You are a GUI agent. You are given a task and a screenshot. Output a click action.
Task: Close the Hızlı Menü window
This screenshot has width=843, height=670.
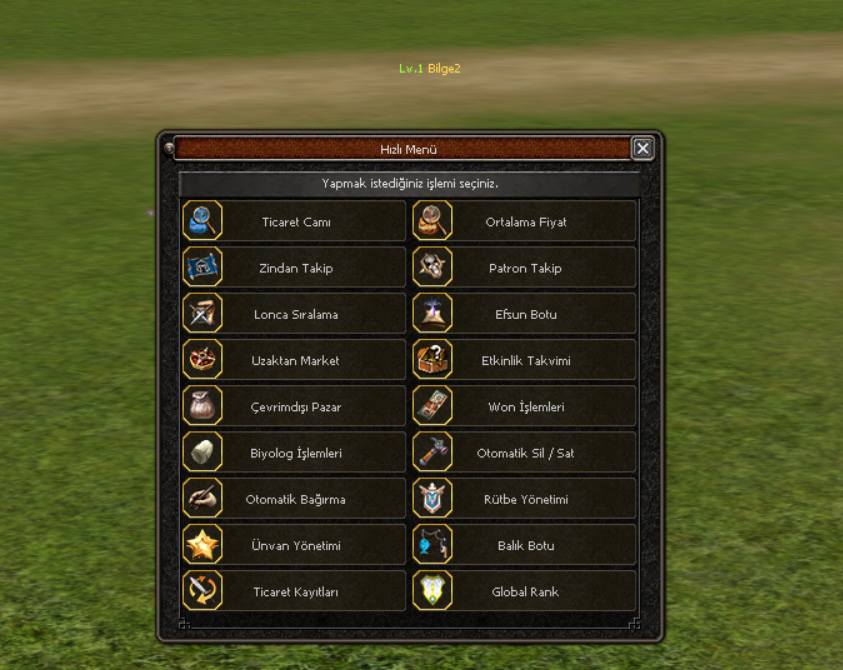[x=643, y=149]
